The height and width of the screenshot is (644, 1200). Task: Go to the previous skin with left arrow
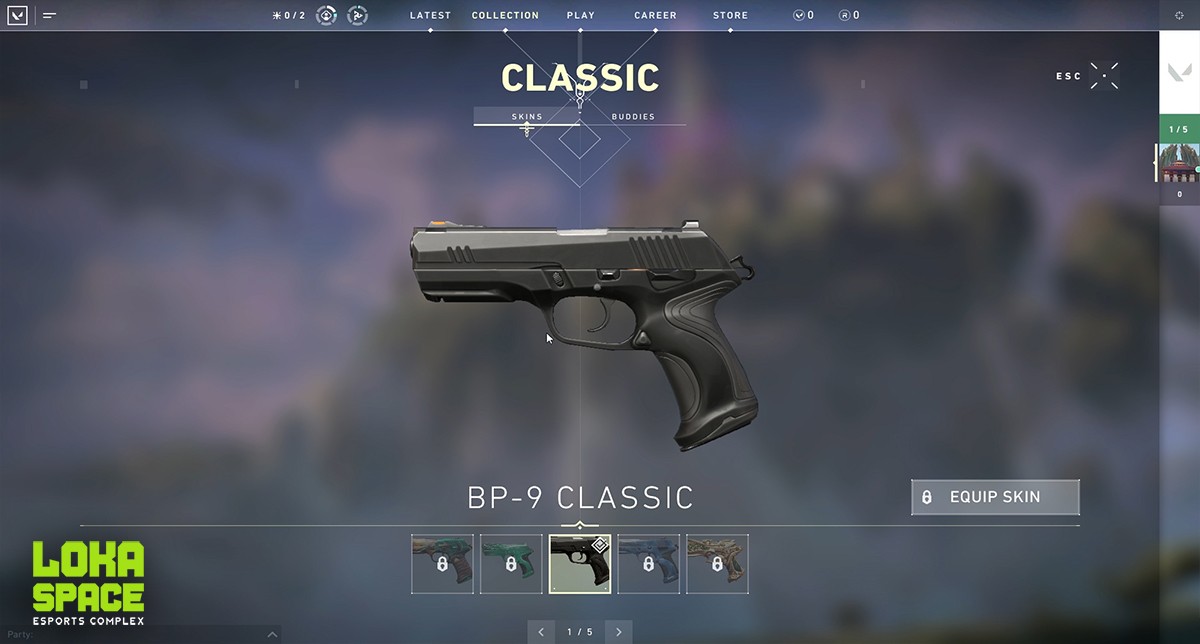click(541, 632)
